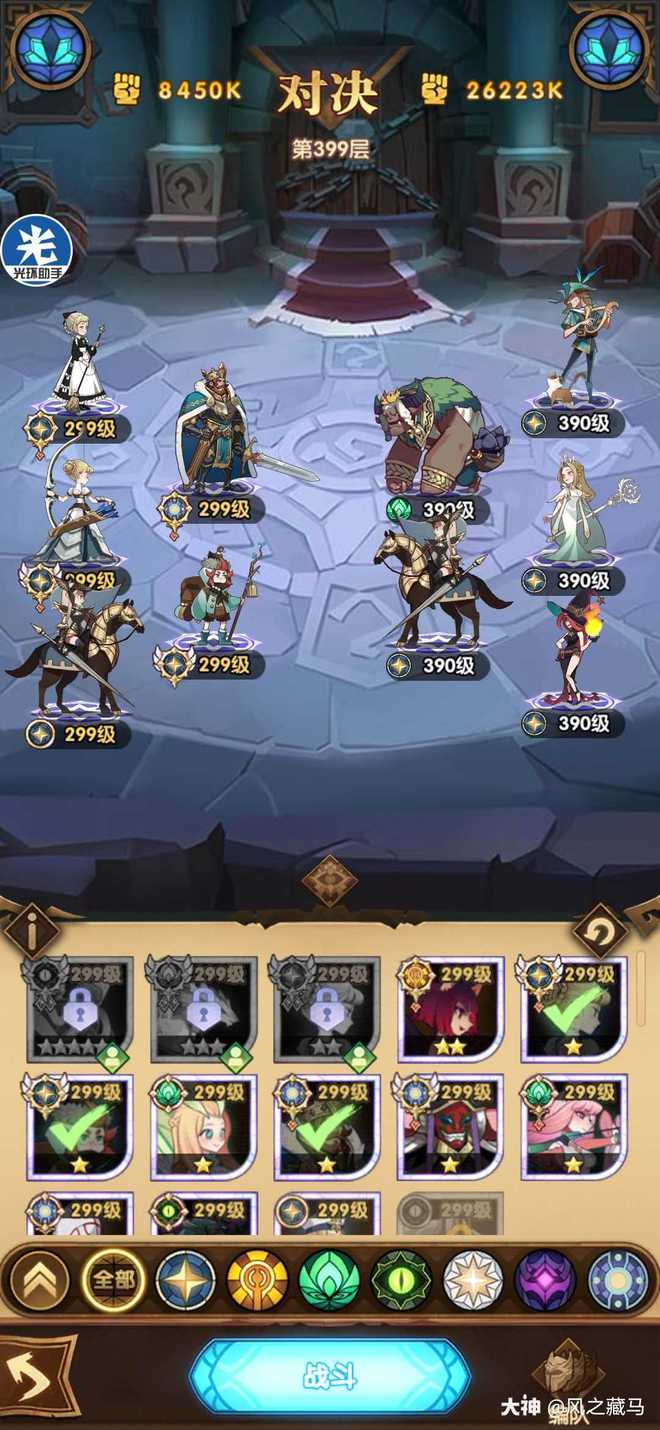Select the 全部 all-factions filter
660x1430 pixels.
point(112,1279)
